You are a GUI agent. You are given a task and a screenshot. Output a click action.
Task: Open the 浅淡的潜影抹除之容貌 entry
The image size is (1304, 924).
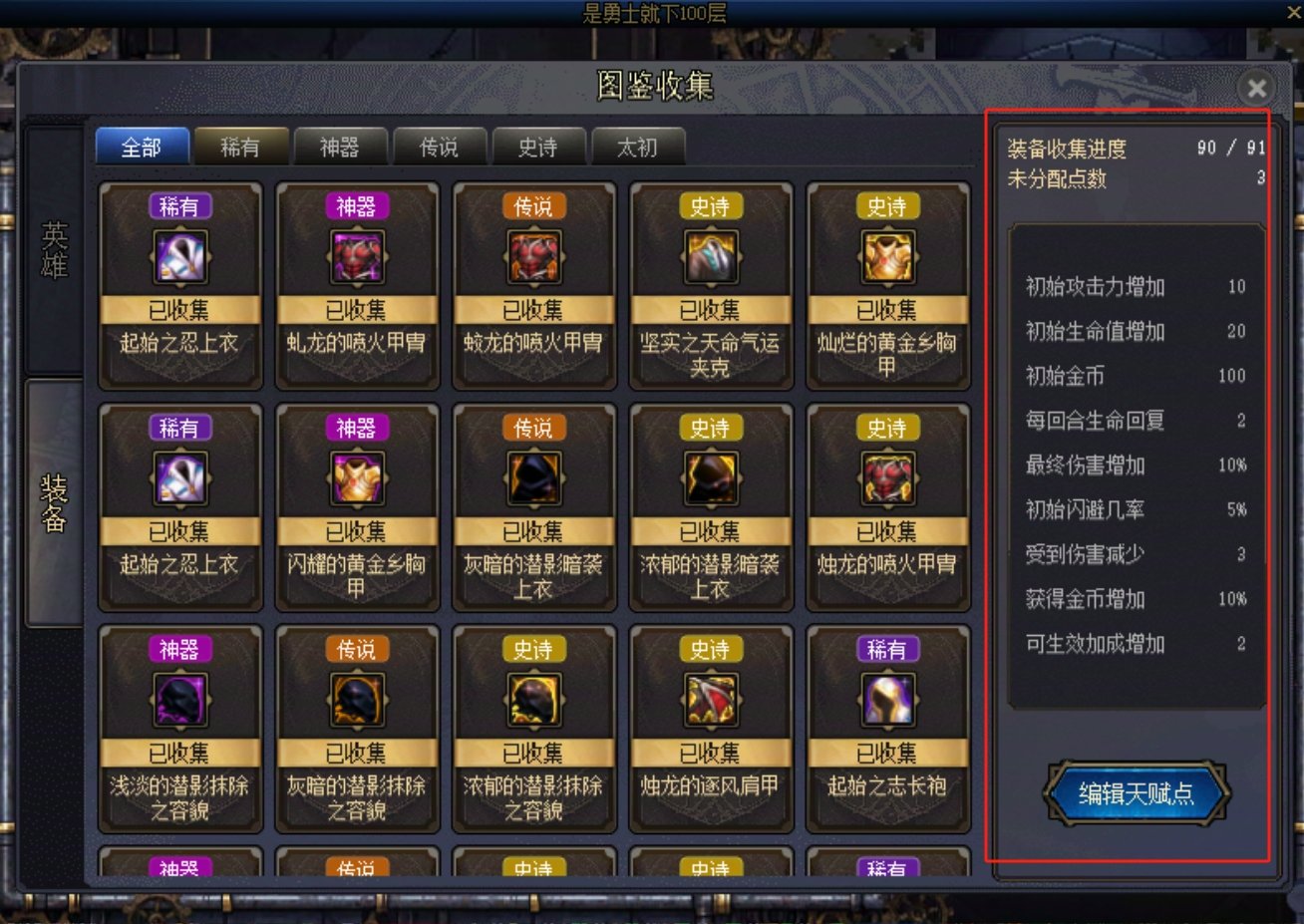tap(179, 698)
